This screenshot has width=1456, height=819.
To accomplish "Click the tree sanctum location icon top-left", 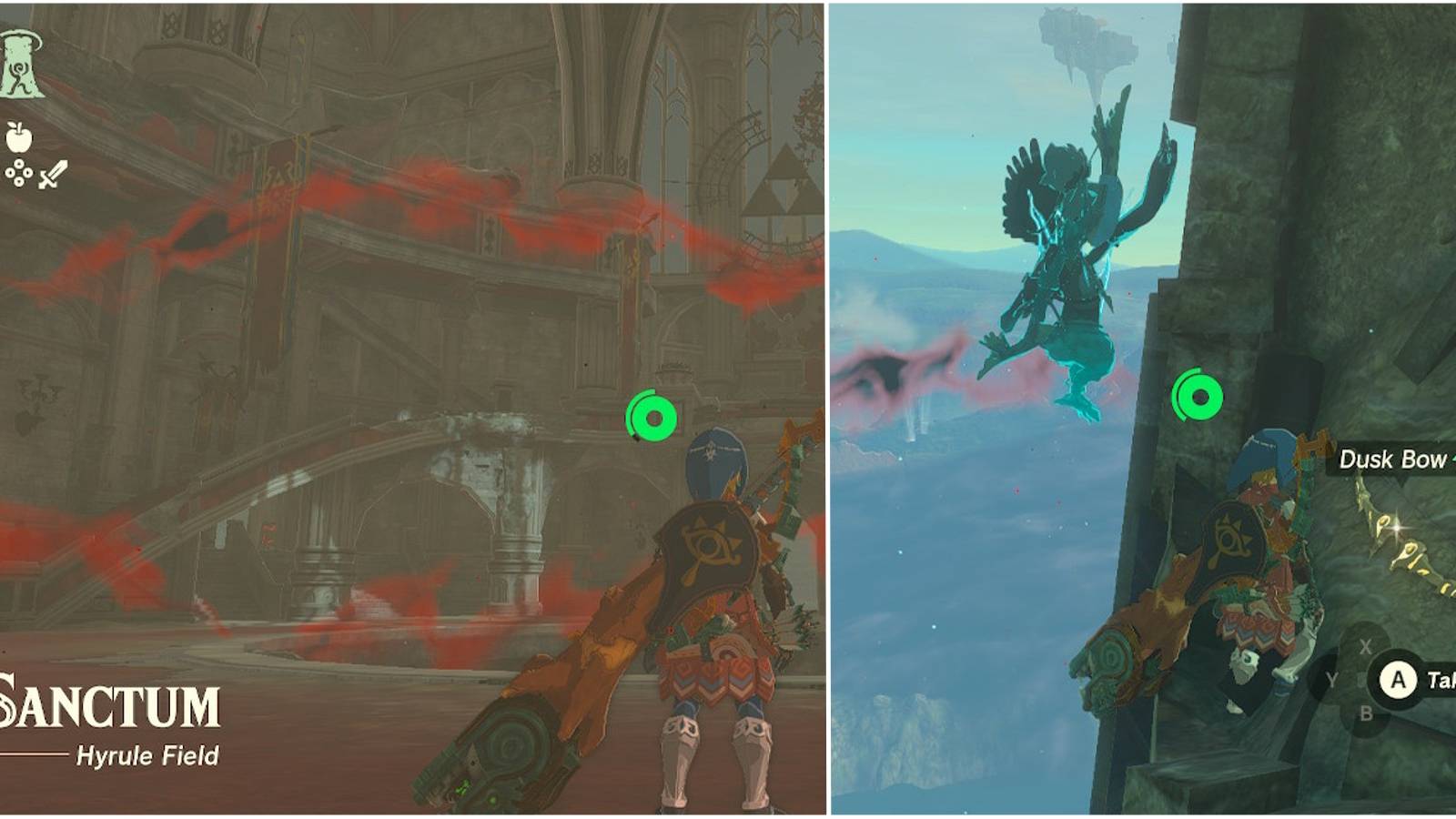I will point(19,63).
